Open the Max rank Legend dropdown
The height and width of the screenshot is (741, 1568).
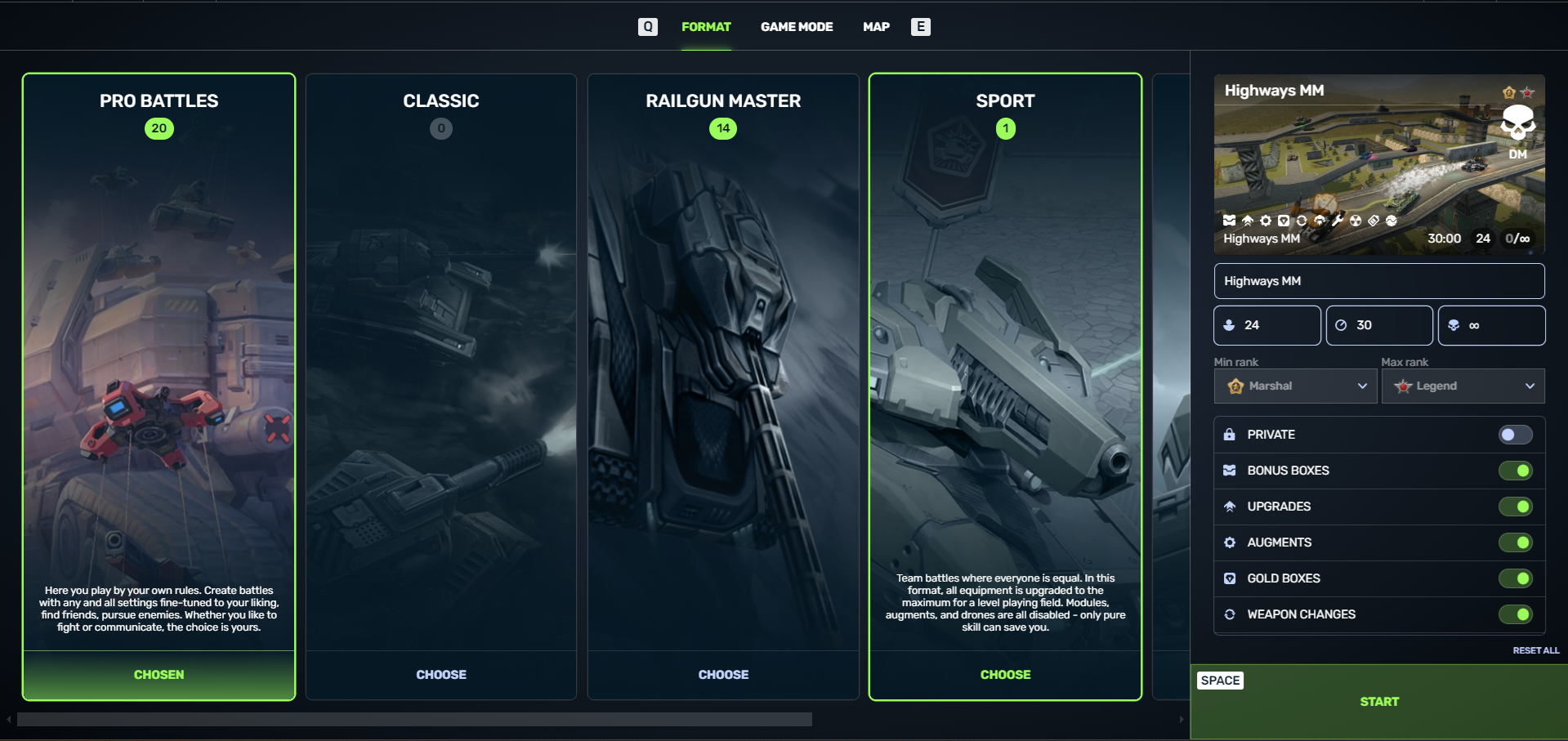pos(1463,386)
